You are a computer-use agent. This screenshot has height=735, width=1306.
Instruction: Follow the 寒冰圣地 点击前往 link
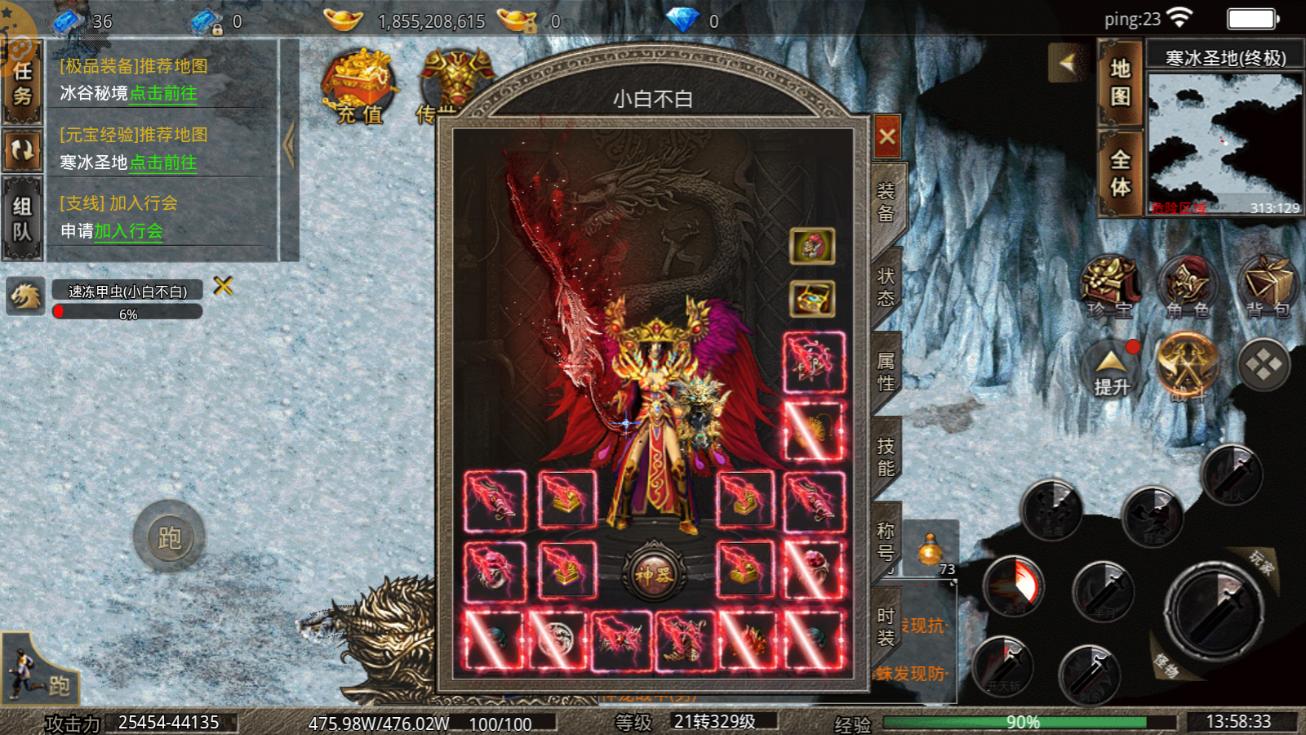(x=163, y=162)
